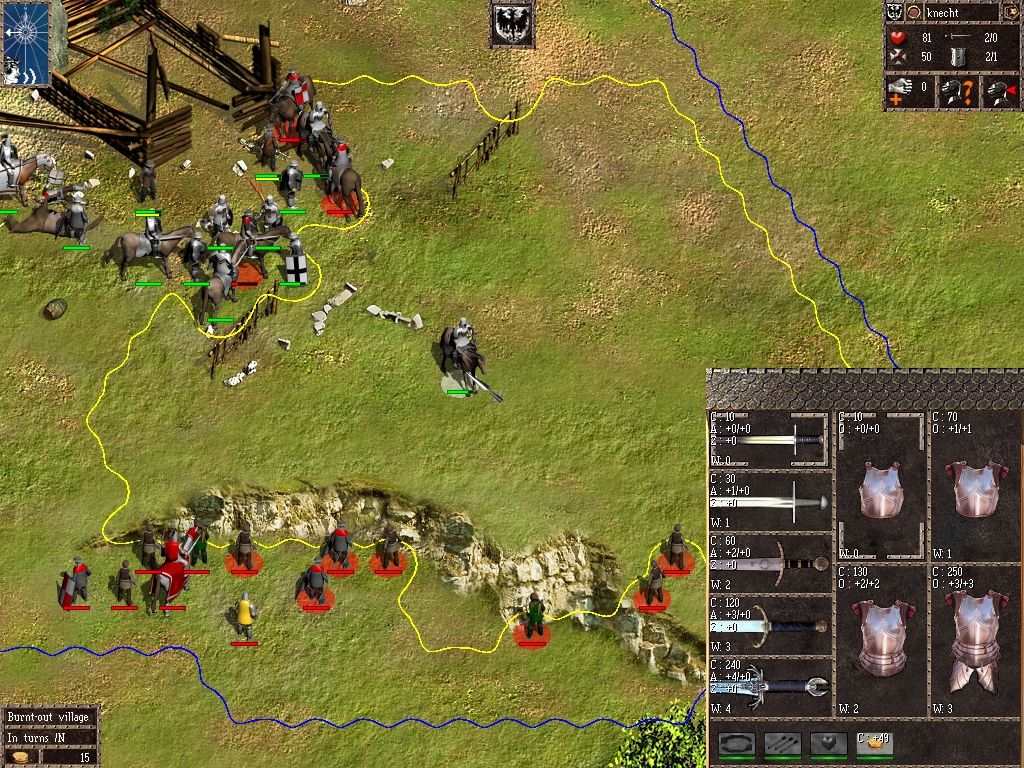Choose the plated armor costing 130
This screenshot has width=1024, height=768.
882,640
